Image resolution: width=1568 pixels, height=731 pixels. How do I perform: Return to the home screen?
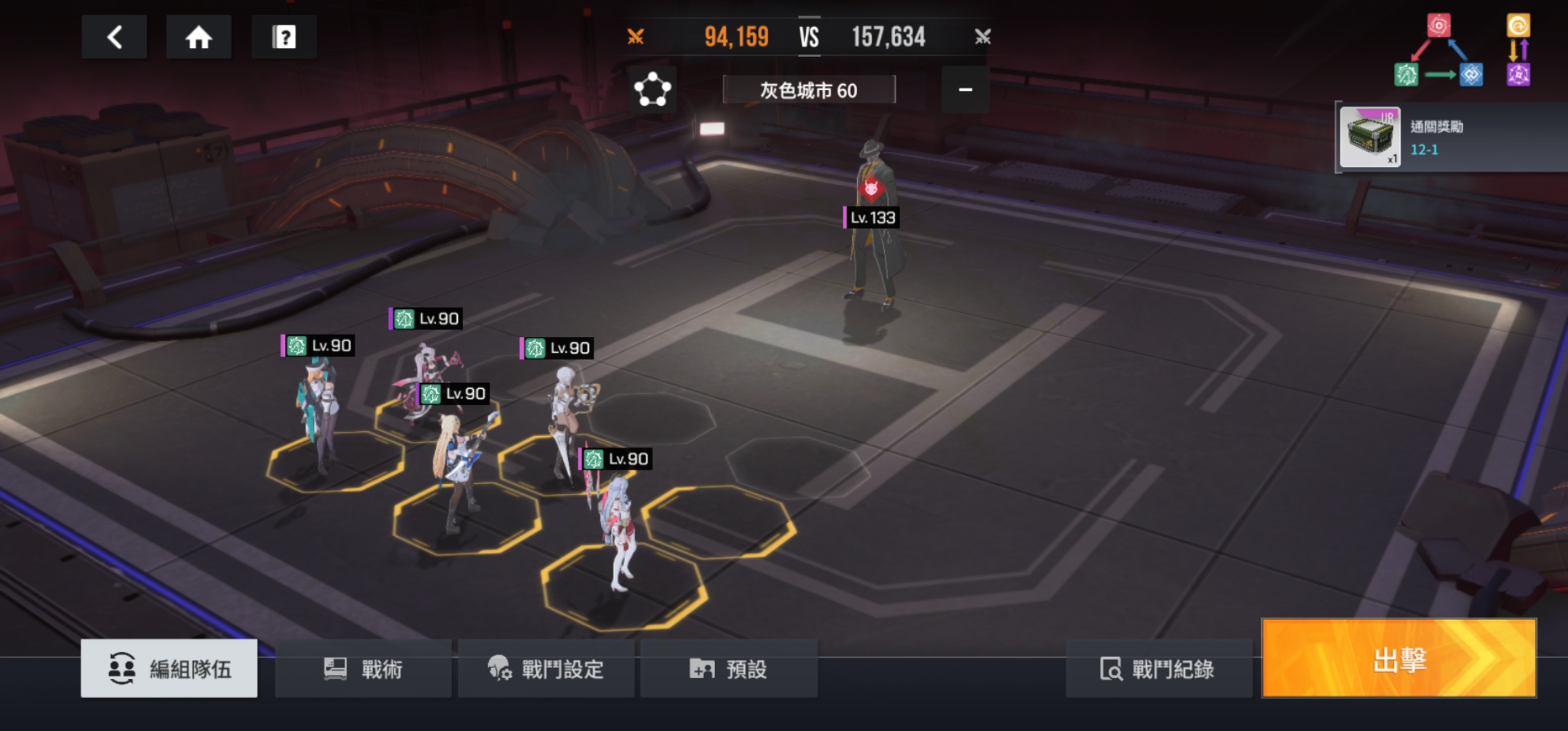(x=198, y=37)
